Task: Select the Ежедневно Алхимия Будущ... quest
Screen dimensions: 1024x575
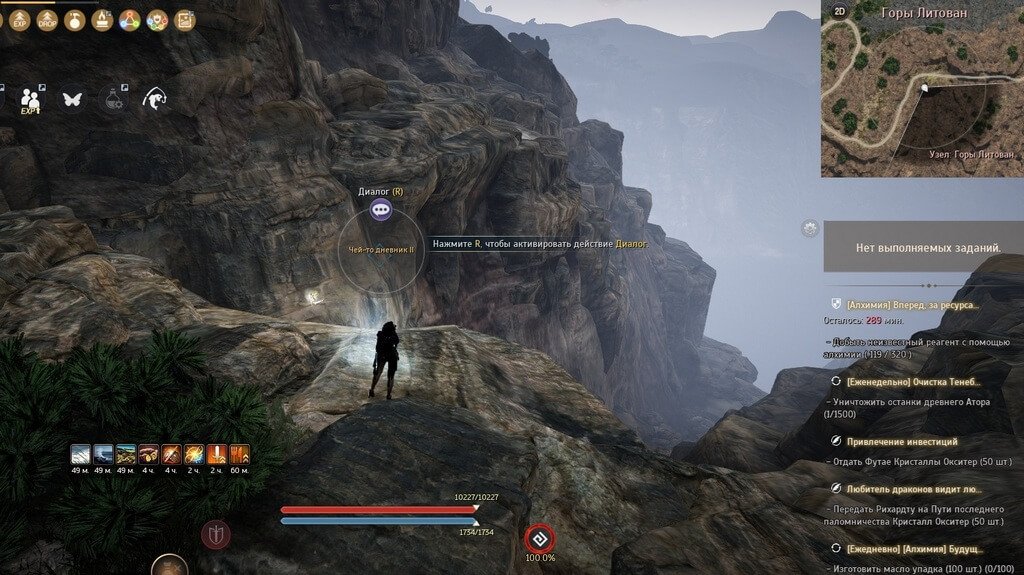Action: pyautogui.click(x=913, y=549)
